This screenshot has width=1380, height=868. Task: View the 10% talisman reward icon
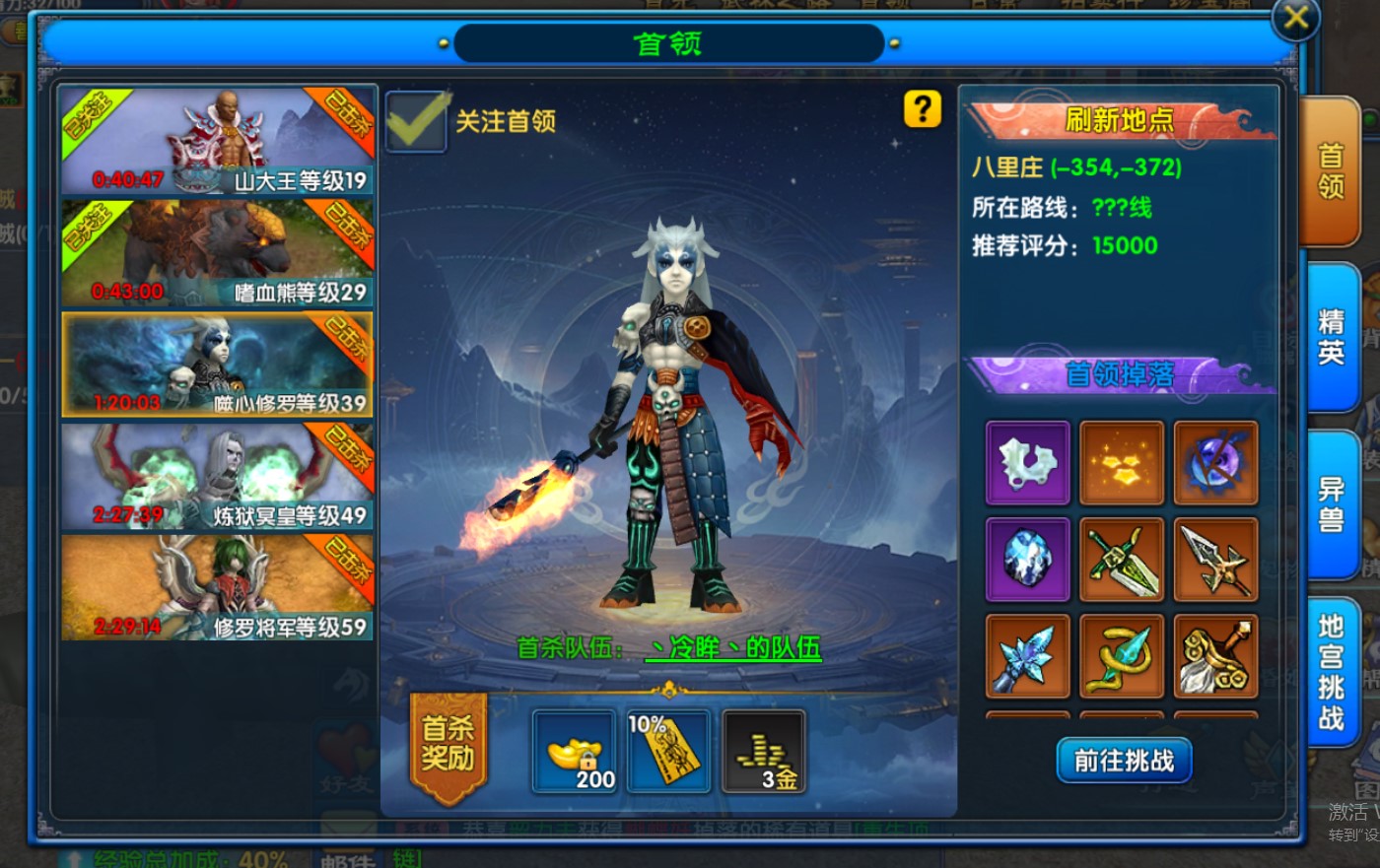click(668, 752)
